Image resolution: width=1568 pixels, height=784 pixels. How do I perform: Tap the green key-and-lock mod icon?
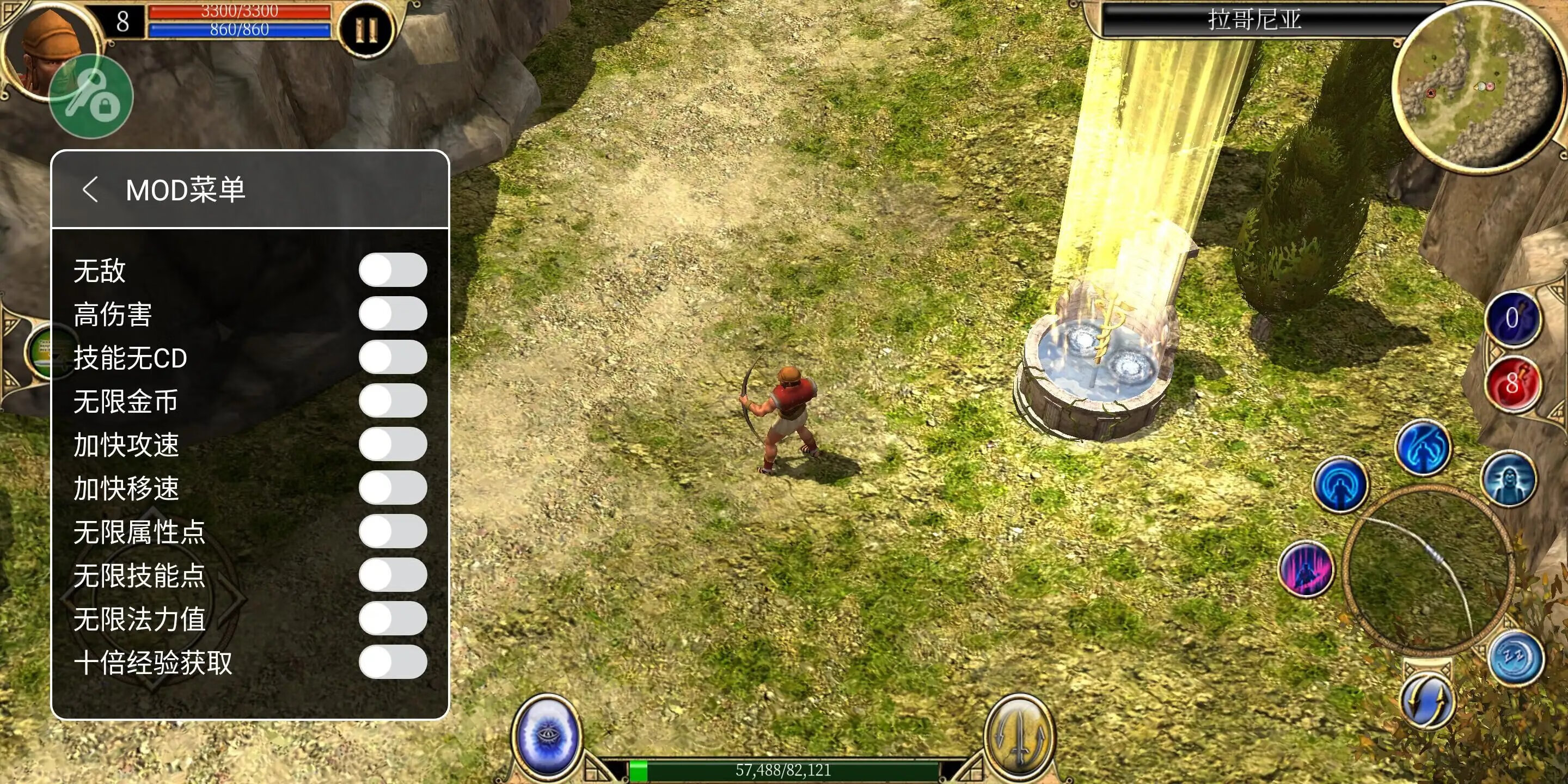(x=91, y=97)
